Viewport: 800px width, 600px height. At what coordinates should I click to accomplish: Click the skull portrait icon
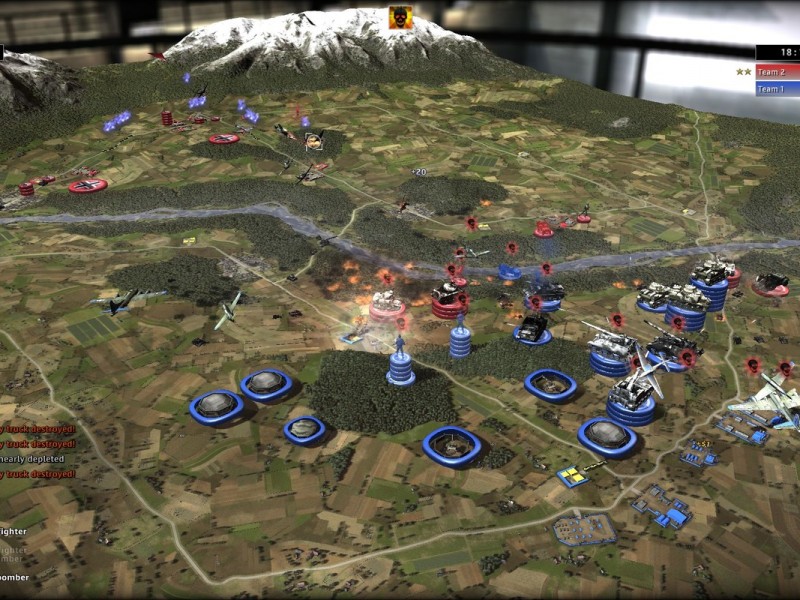click(402, 18)
